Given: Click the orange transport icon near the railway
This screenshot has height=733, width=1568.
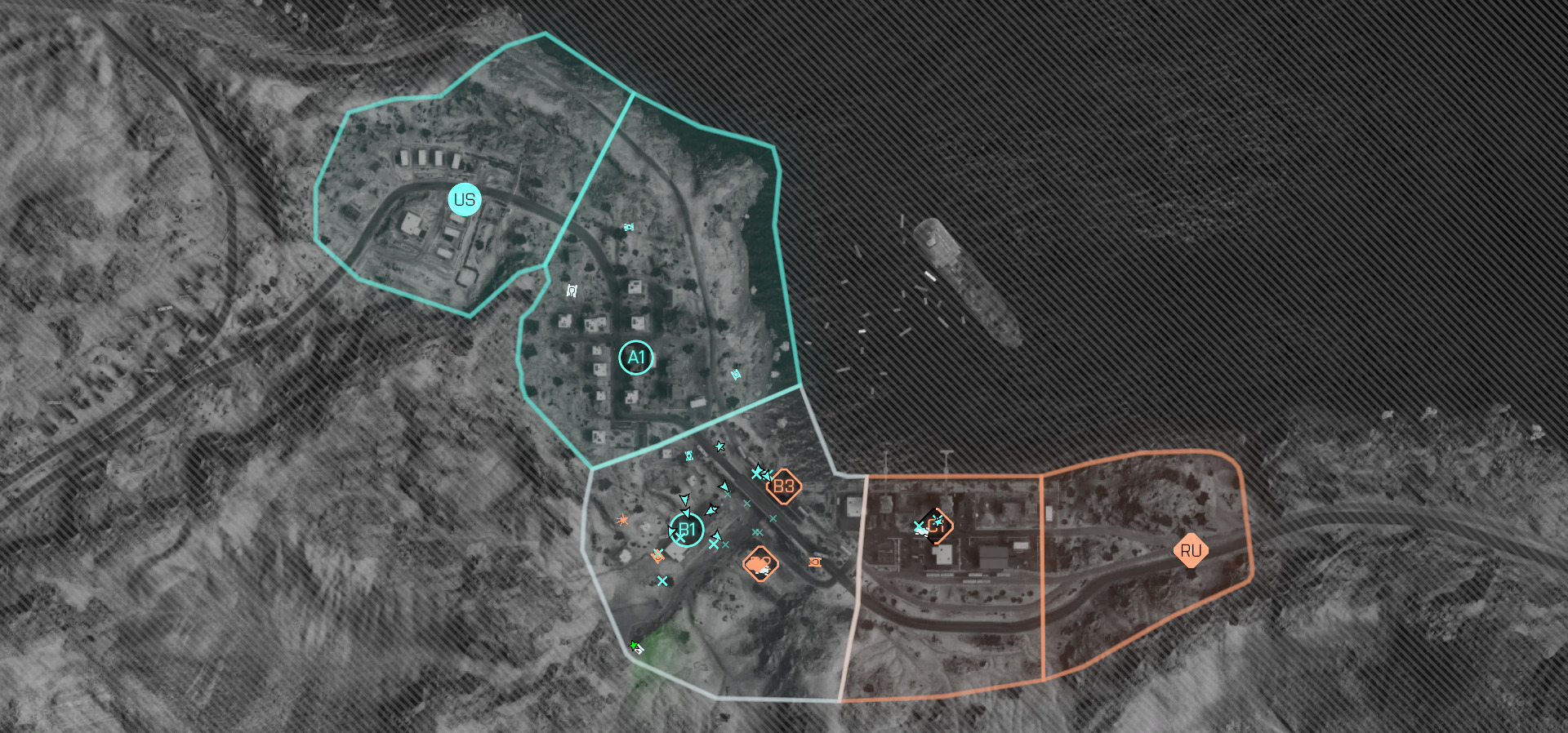Looking at the screenshot, I should click(814, 562).
